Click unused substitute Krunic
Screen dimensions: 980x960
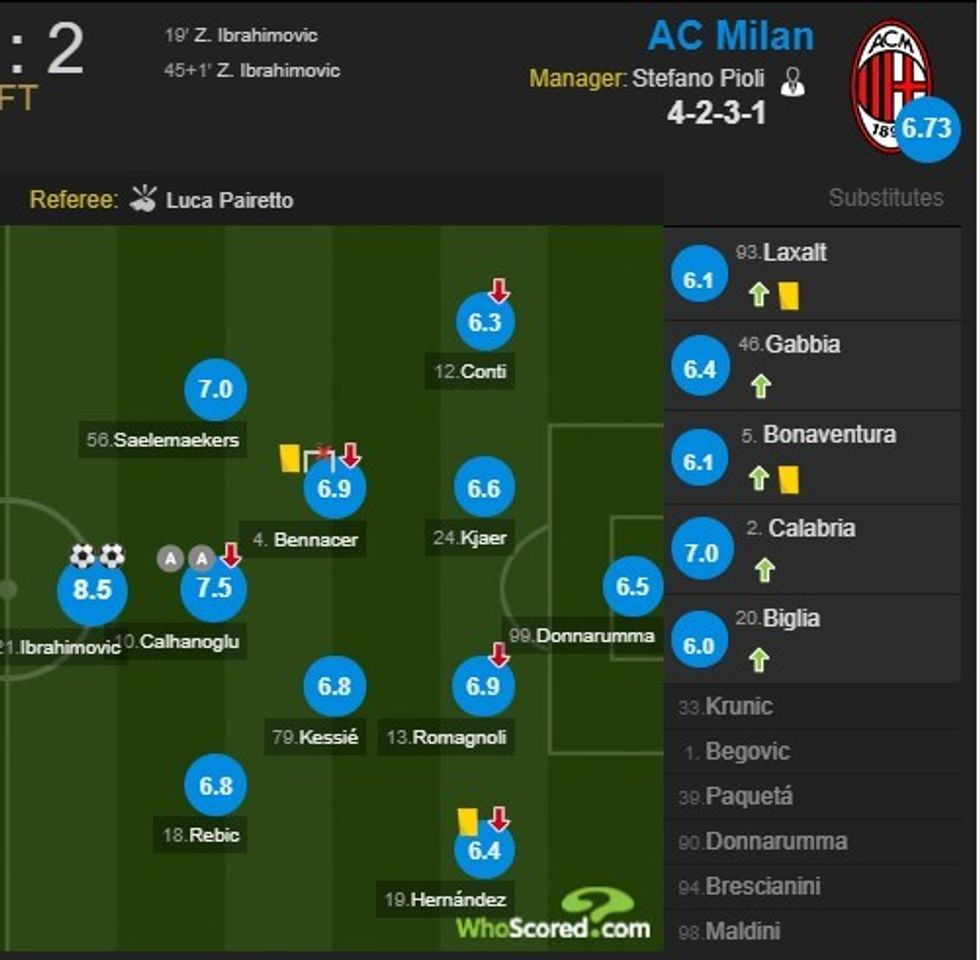(738, 707)
